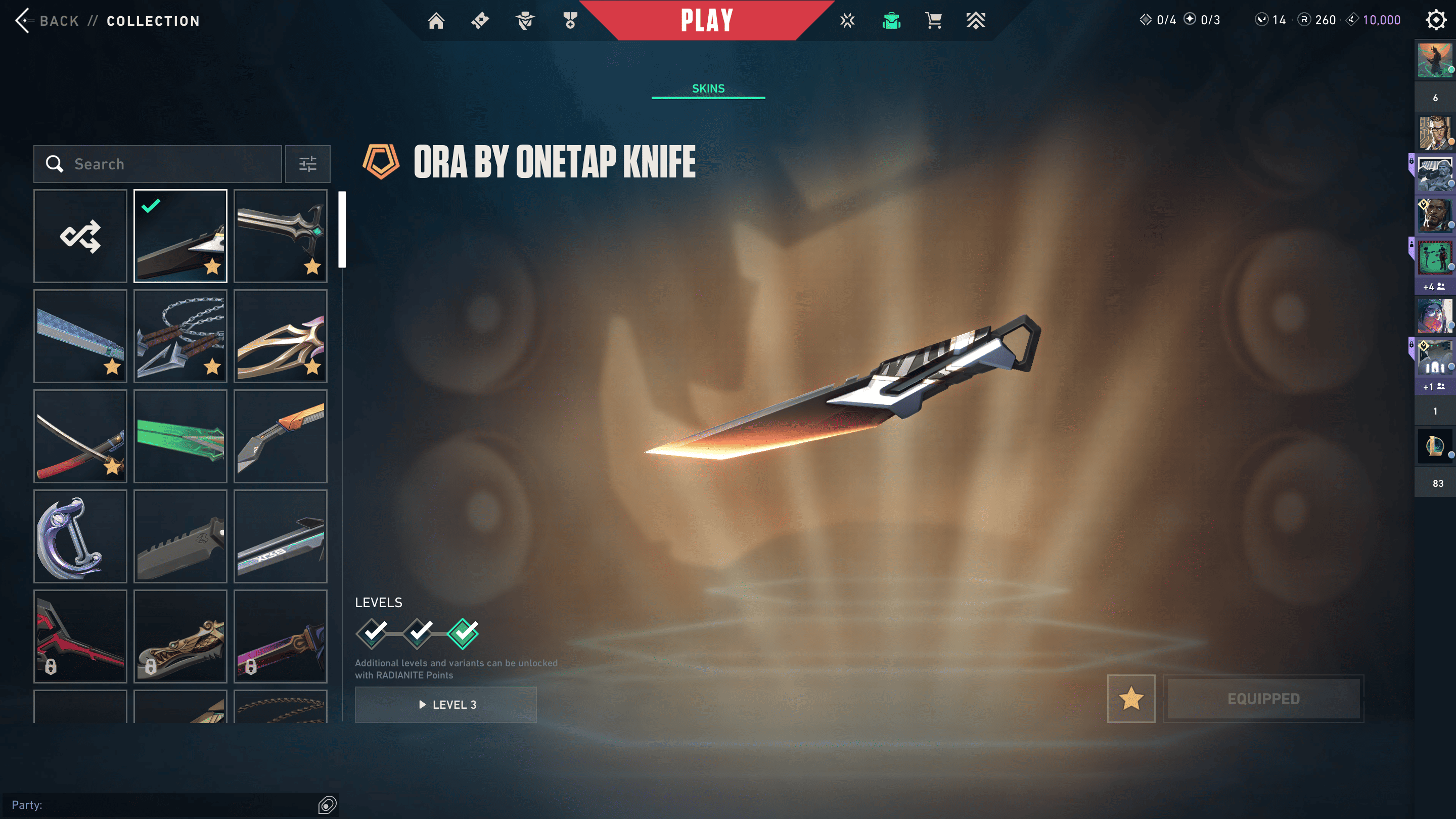
Task: Toggle favorite star for this skin
Action: tap(1131, 699)
